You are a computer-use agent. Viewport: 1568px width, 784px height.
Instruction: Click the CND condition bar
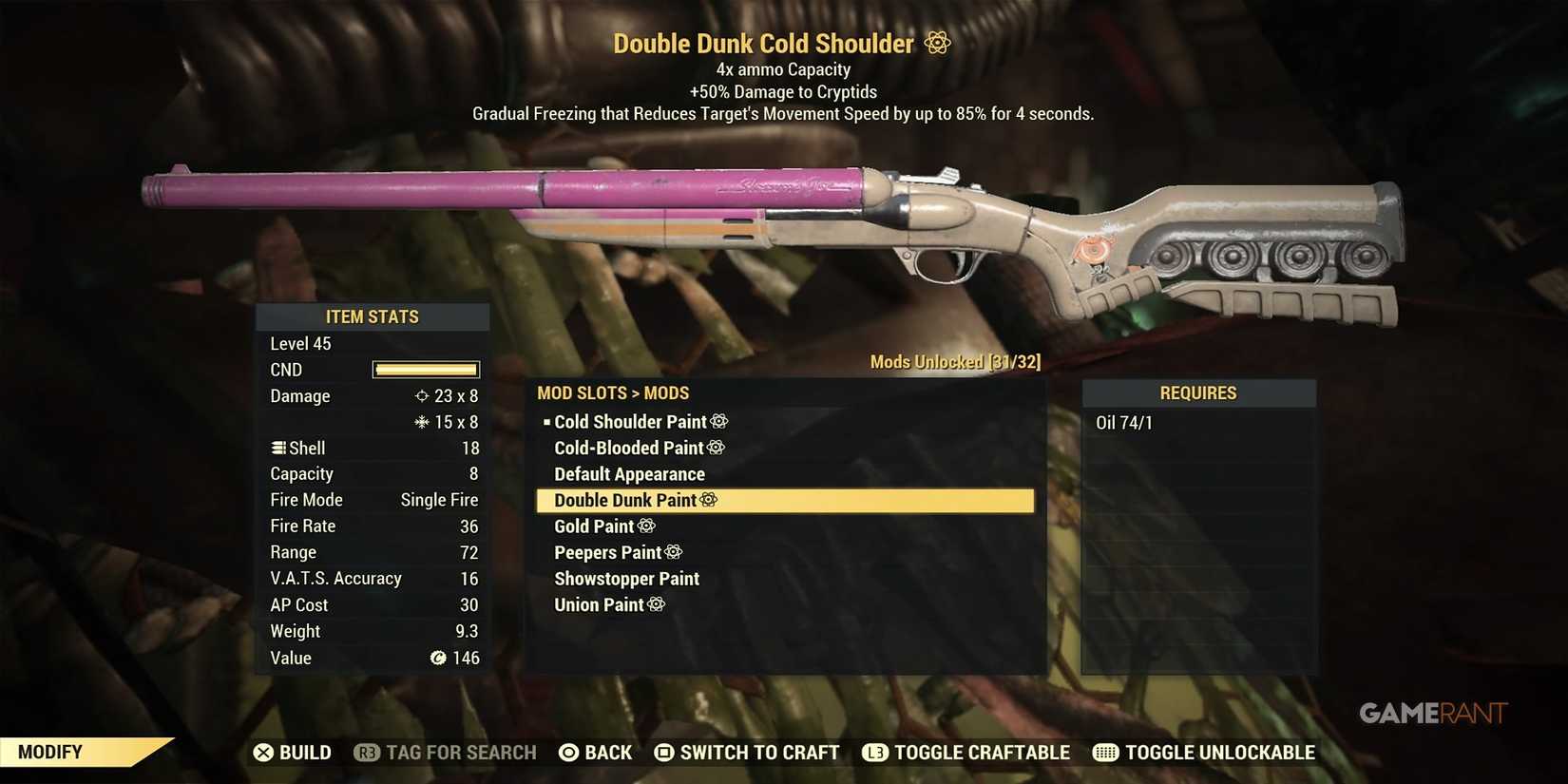[x=425, y=370]
